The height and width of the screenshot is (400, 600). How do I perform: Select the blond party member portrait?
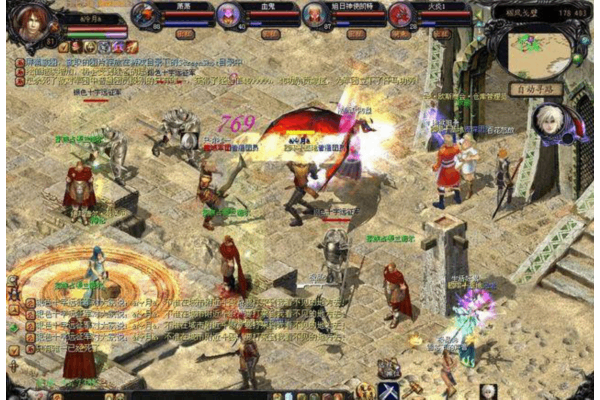[317, 15]
